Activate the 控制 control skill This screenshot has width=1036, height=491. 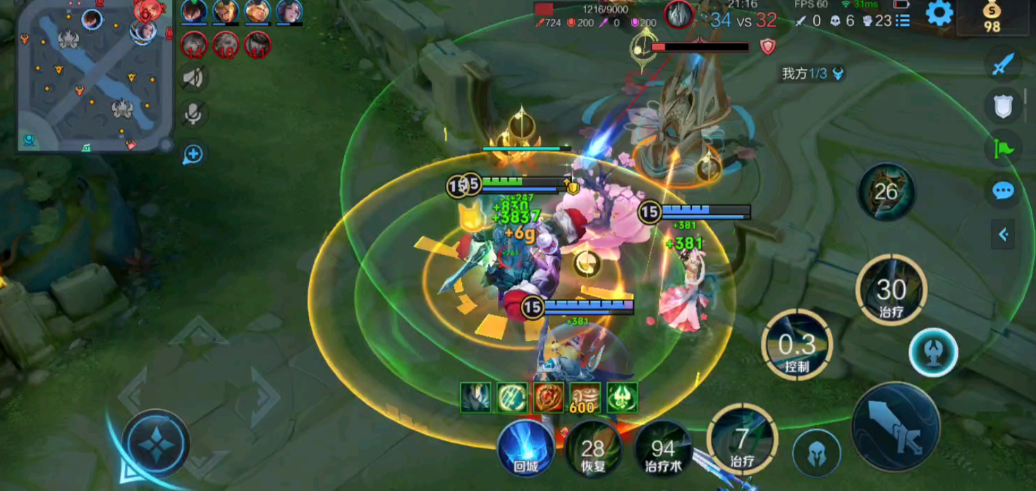click(x=797, y=345)
